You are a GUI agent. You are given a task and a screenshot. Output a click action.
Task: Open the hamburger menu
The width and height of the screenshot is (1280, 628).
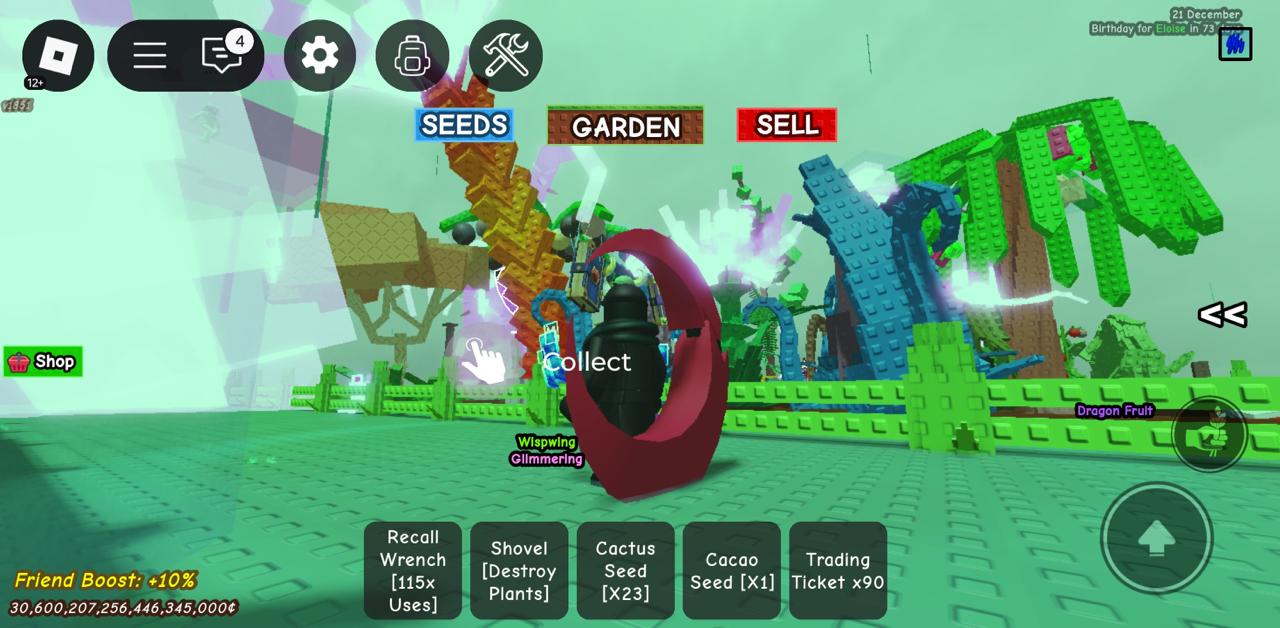coord(149,55)
